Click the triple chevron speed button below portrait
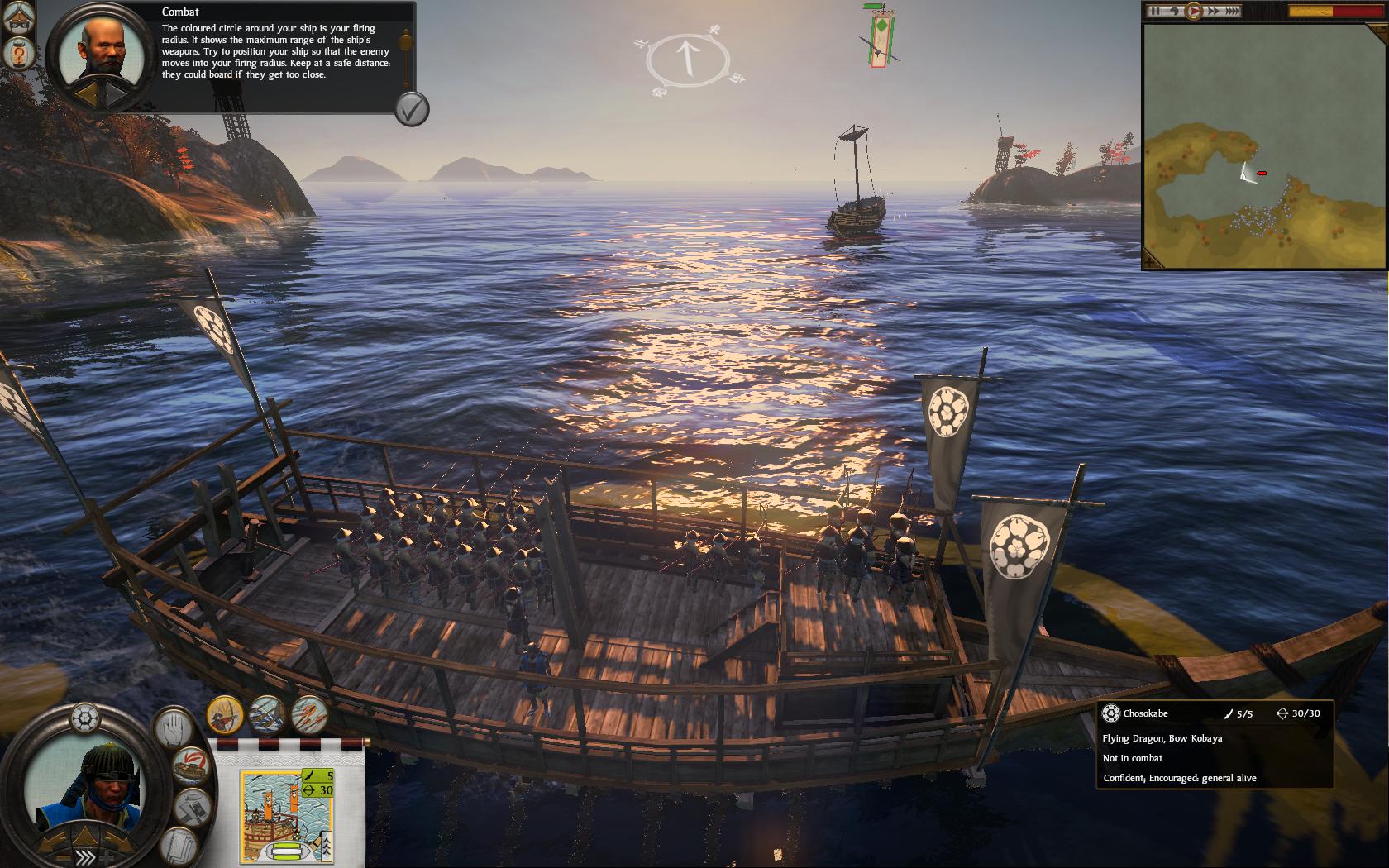Image resolution: width=1389 pixels, height=868 pixels. point(84,856)
